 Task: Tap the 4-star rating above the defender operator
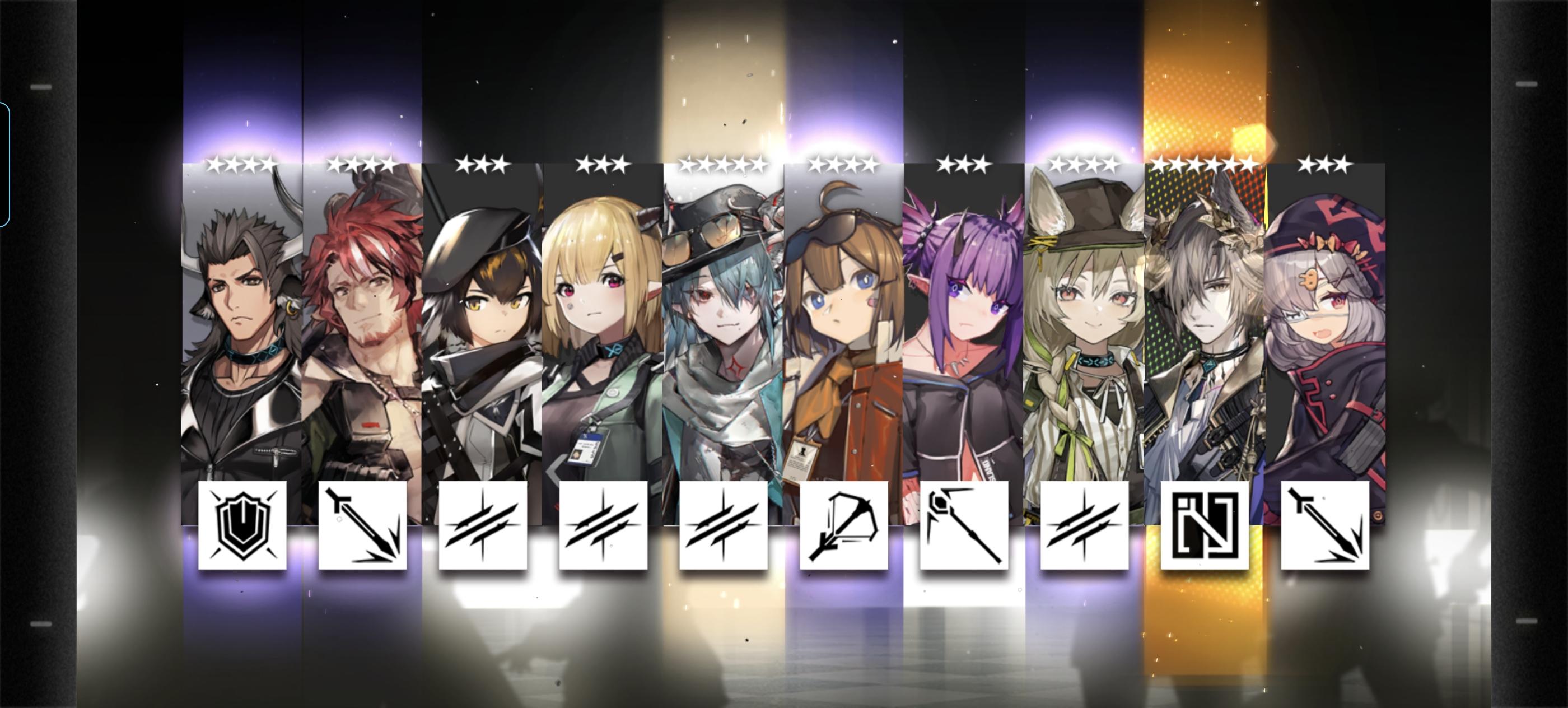pos(240,164)
